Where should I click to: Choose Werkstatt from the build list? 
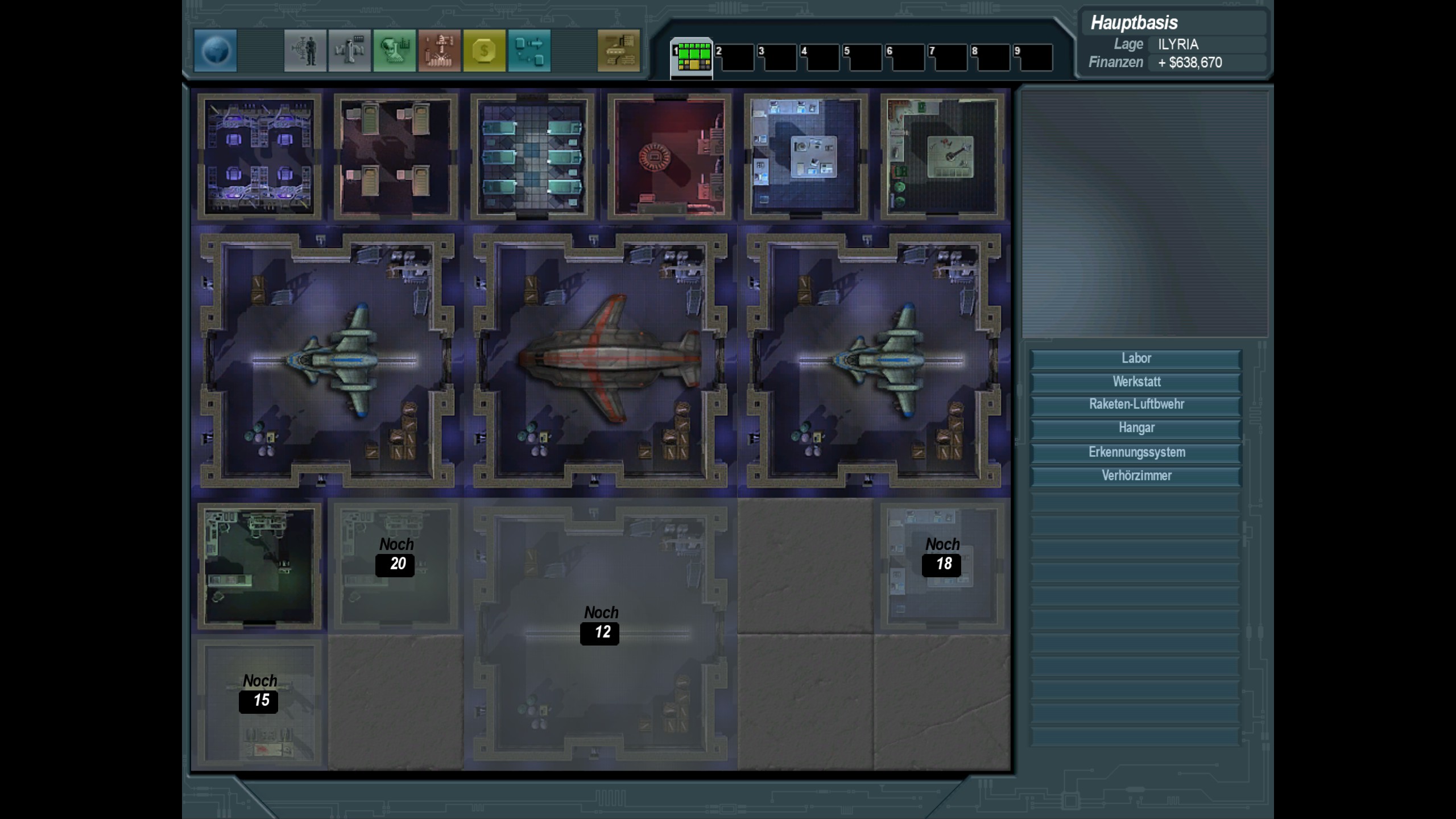[1136, 382]
